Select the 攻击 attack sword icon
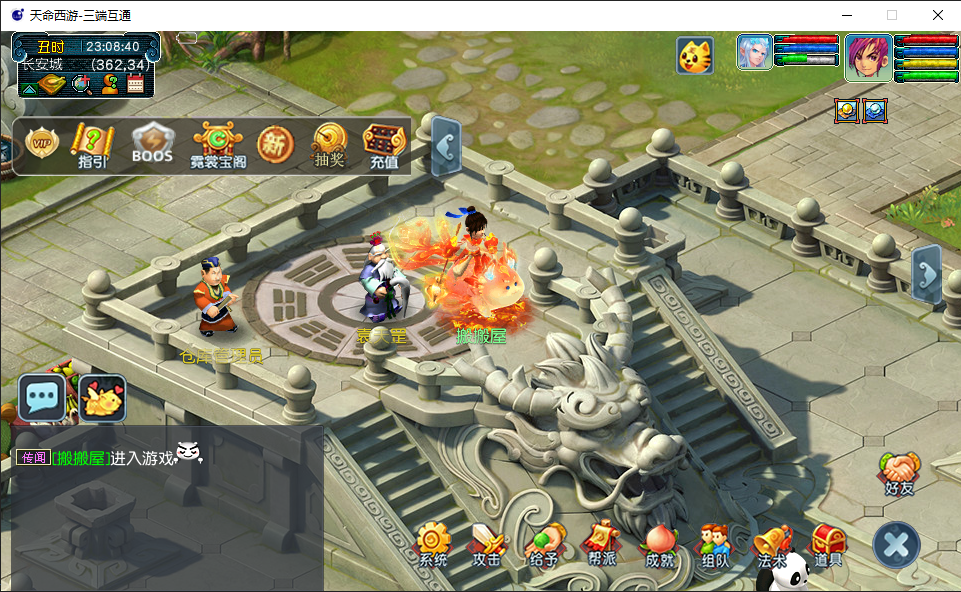Image resolution: width=961 pixels, height=592 pixels. (487, 545)
